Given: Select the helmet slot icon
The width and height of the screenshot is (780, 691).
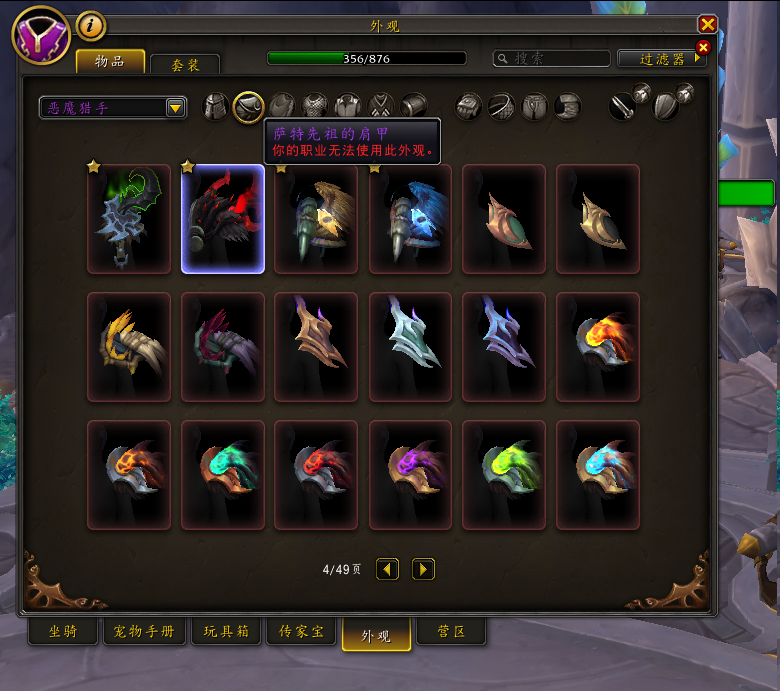Looking at the screenshot, I should pyautogui.click(x=216, y=106).
